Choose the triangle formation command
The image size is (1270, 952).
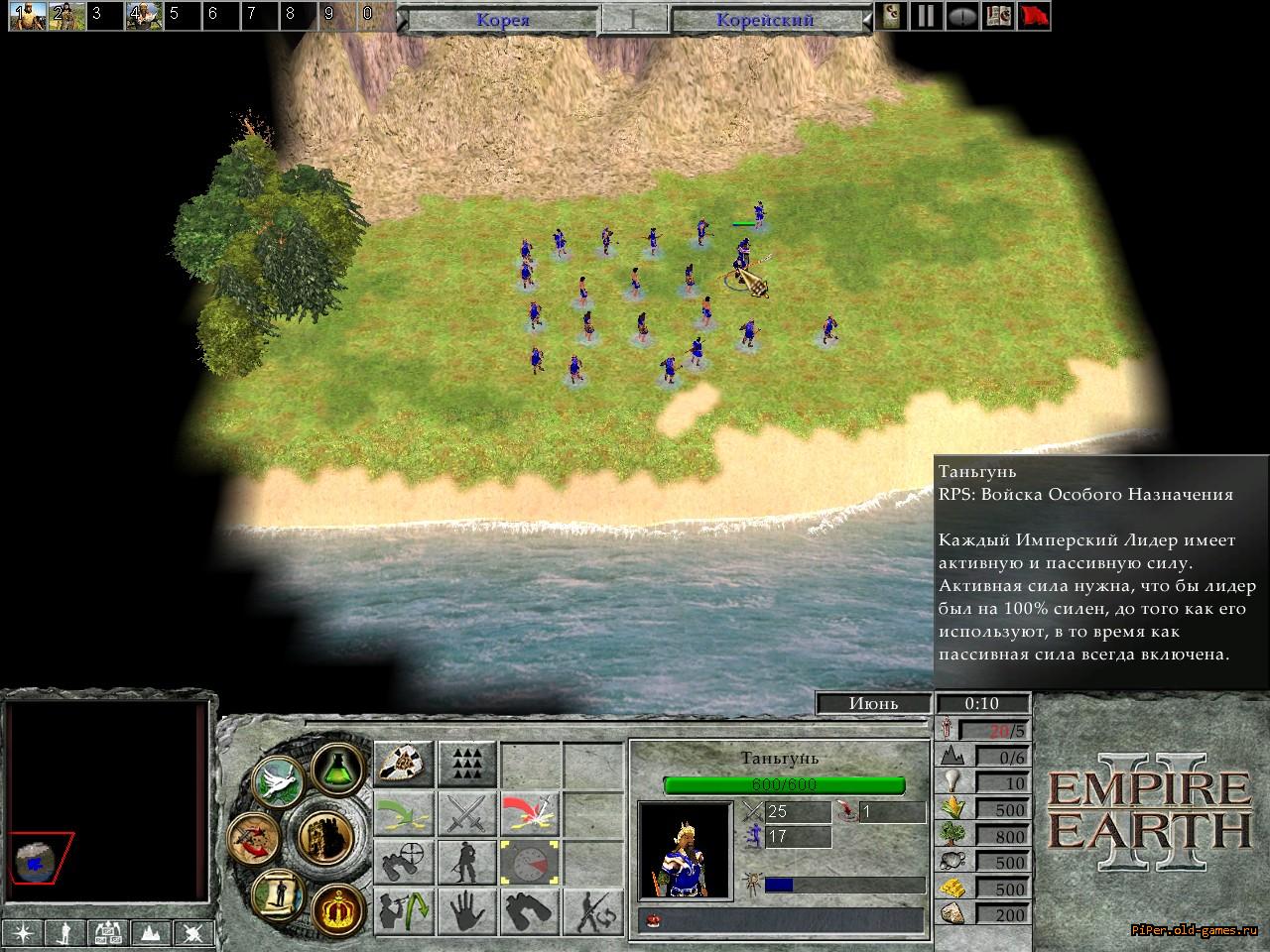pos(466,764)
